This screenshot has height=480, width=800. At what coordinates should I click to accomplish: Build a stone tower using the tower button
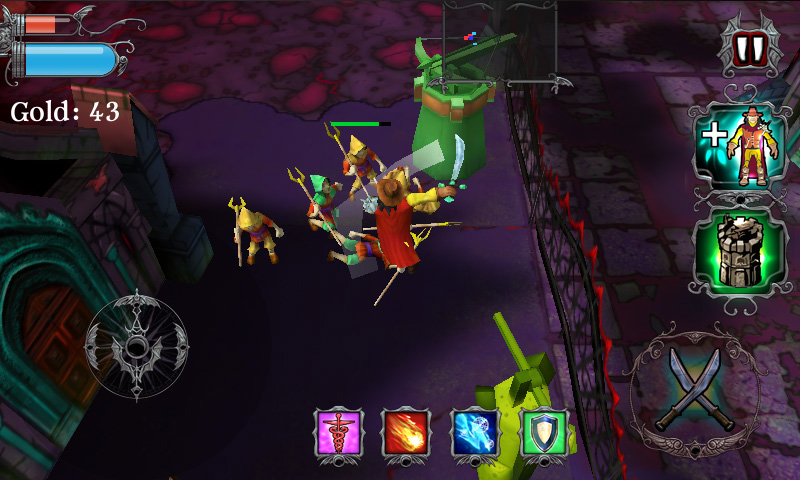point(741,252)
